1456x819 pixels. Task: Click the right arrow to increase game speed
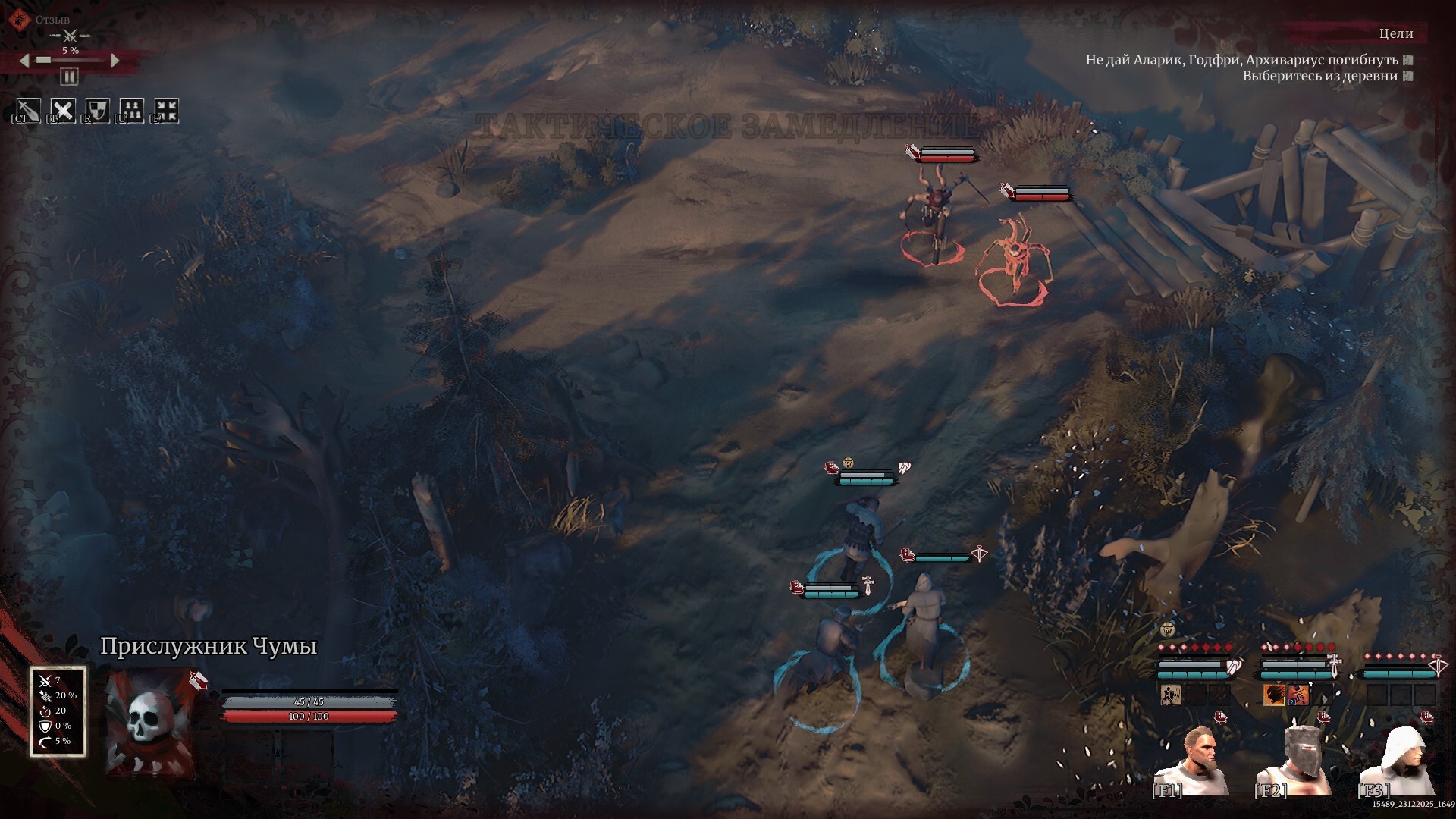115,61
